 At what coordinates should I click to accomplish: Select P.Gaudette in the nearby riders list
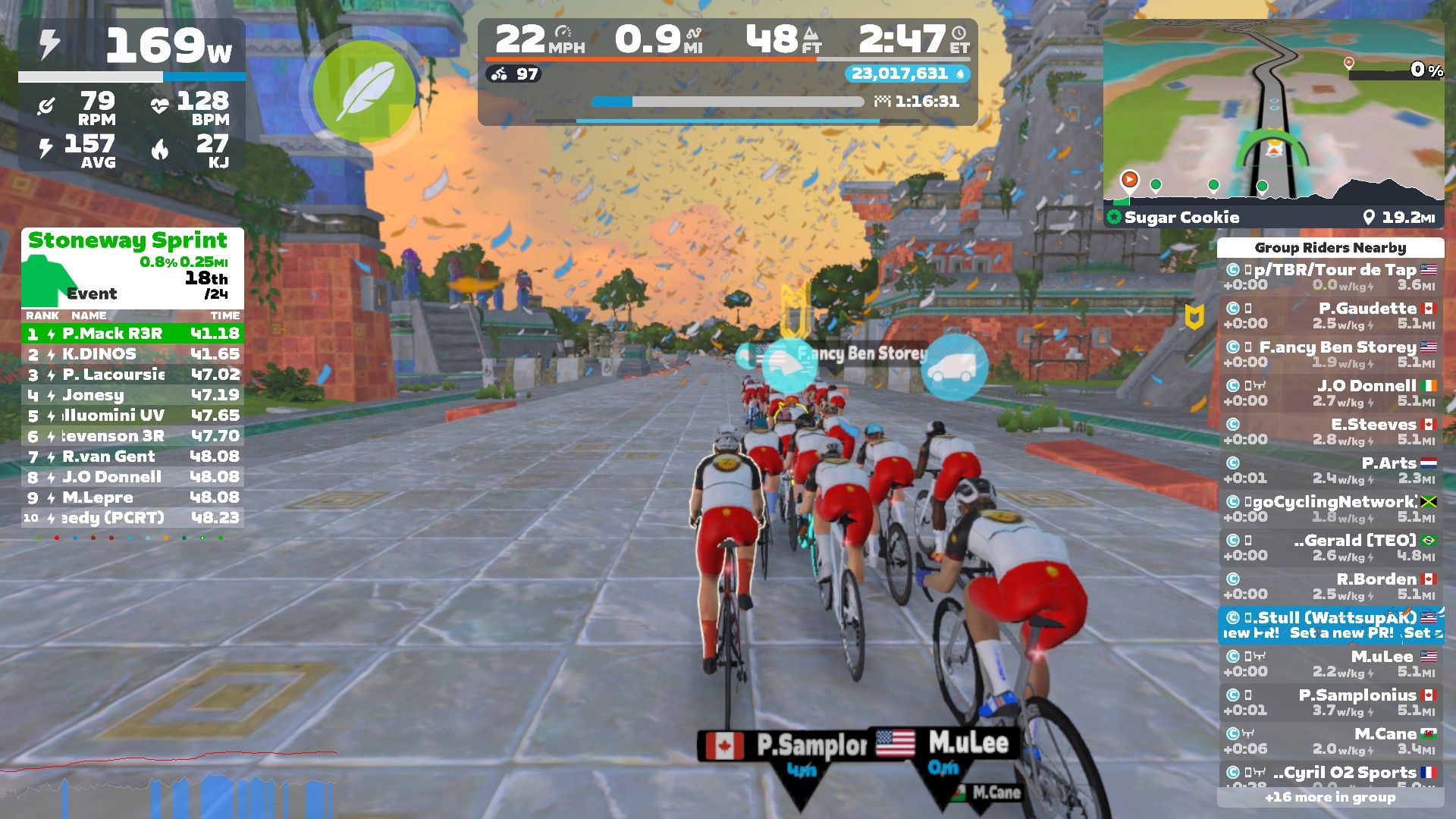coord(1331,315)
